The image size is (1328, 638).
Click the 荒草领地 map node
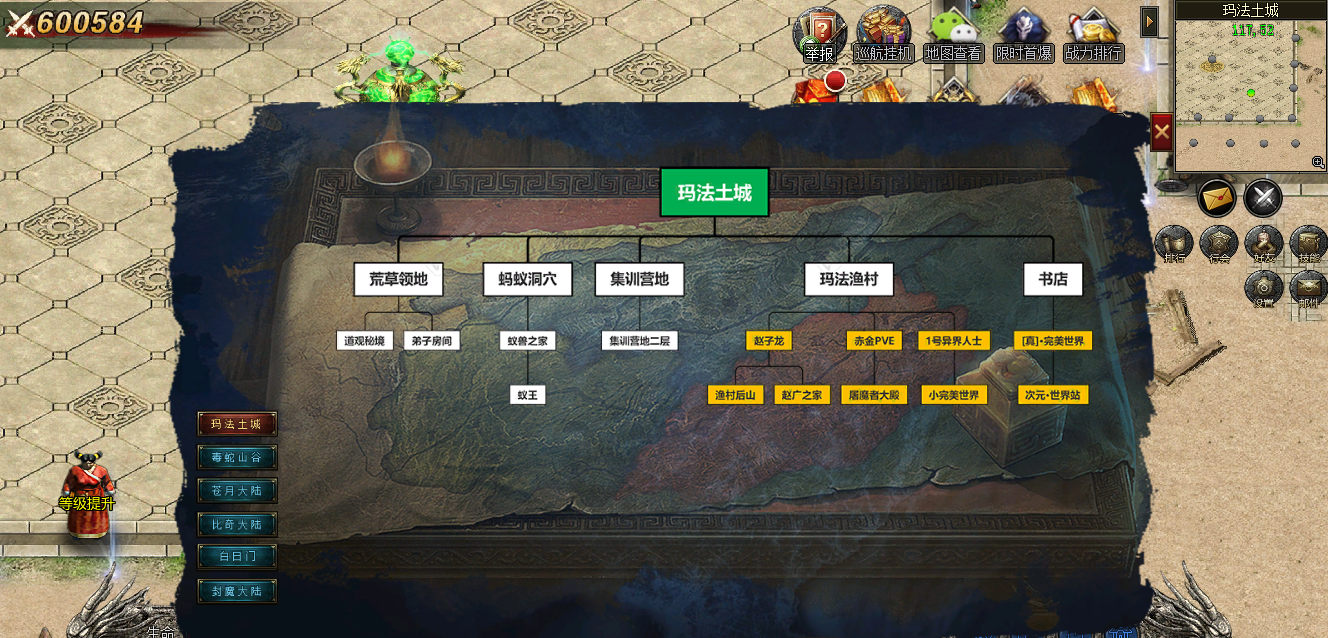point(398,279)
